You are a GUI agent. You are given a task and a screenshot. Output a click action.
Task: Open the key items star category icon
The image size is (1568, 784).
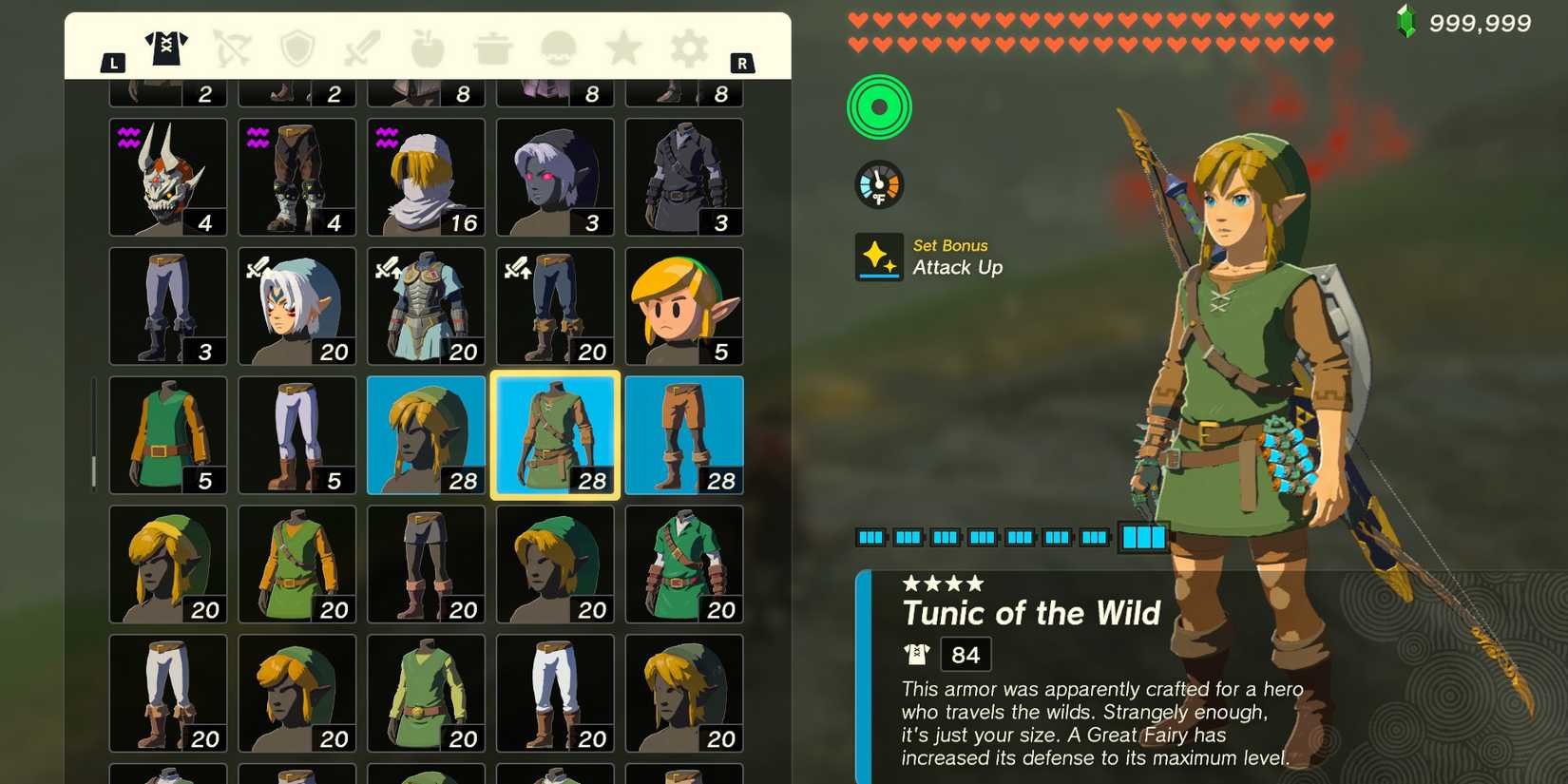tap(622, 48)
